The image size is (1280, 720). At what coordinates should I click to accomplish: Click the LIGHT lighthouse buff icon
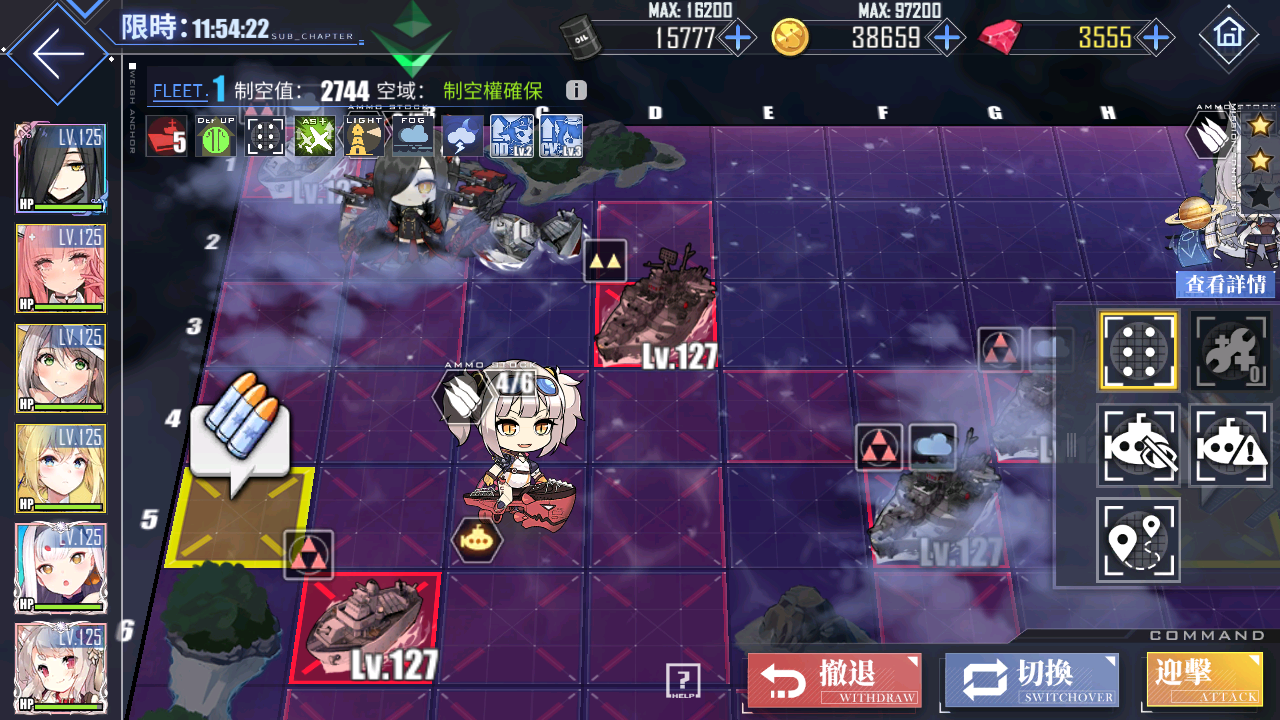pyautogui.click(x=364, y=137)
